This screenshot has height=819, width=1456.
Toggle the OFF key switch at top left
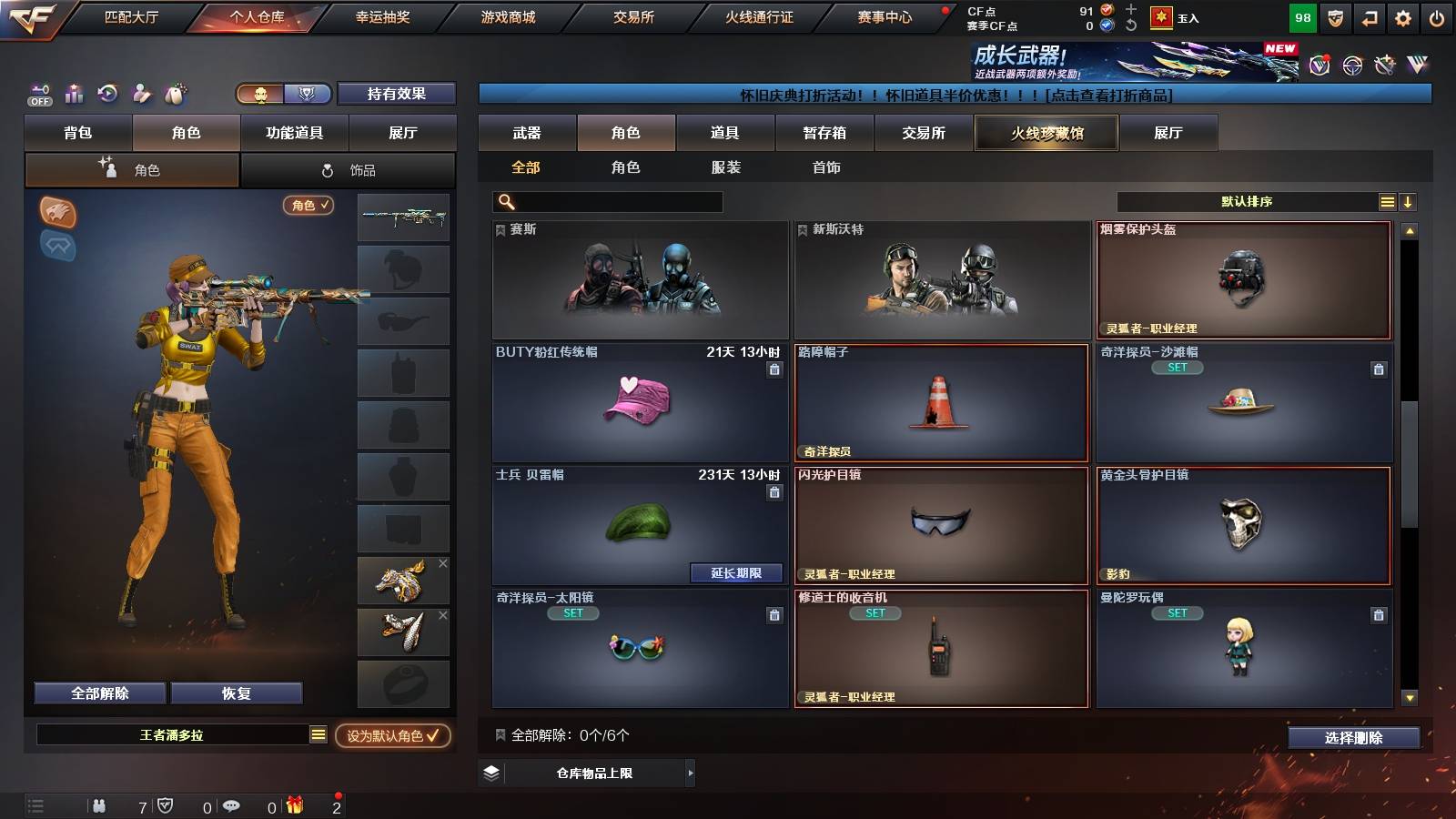click(x=38, y=94)
